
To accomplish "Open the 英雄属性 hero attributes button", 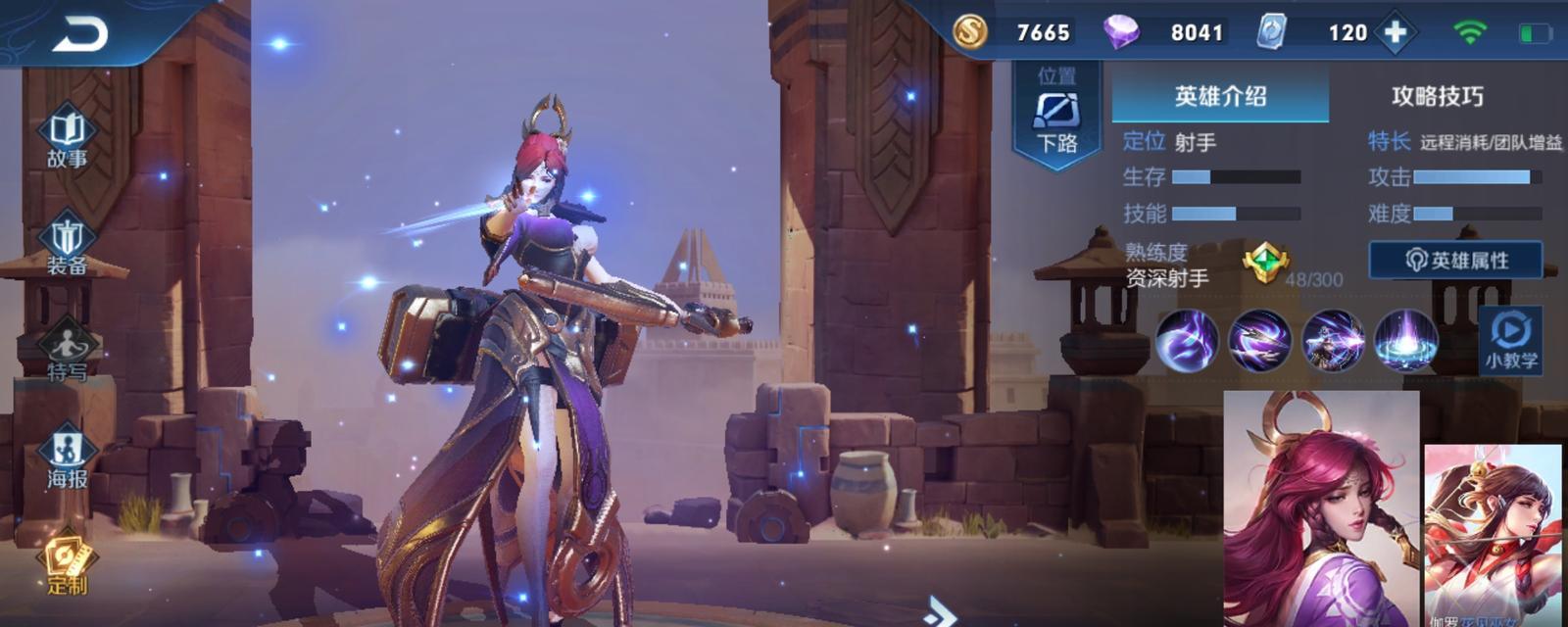I will [1455, 261].
